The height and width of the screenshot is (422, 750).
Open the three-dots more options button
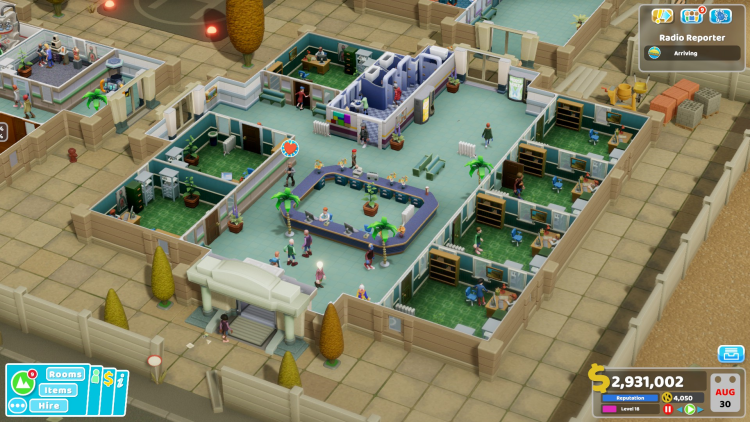[x=17, y=406]
